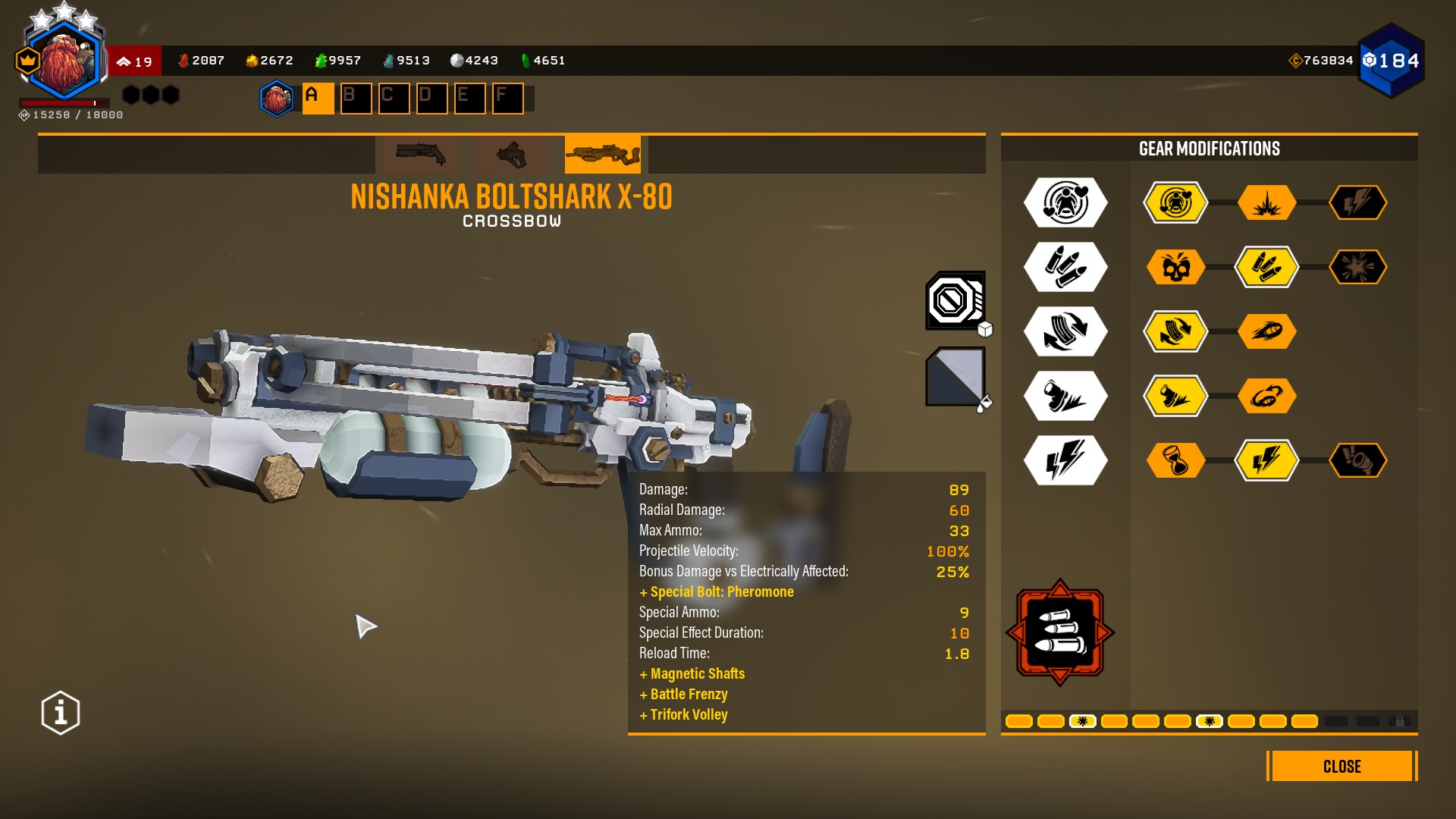Switch to loadout F
Viewport: 1456px width, 819px height.
tap(507, 99)
